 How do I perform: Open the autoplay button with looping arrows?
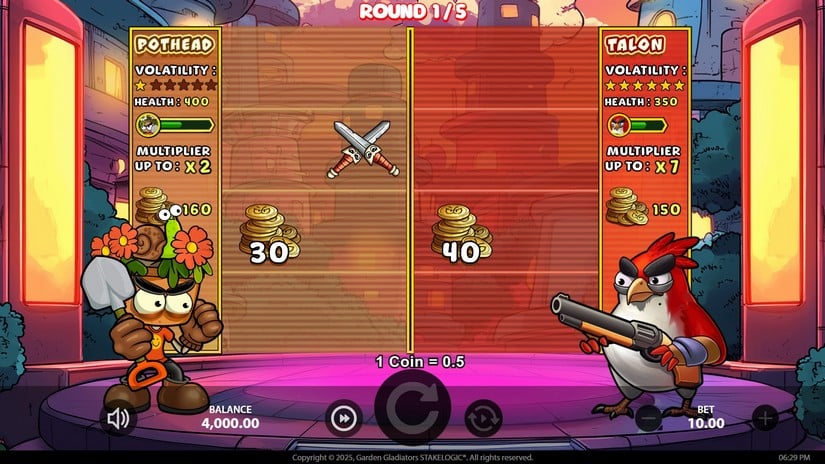483,418
